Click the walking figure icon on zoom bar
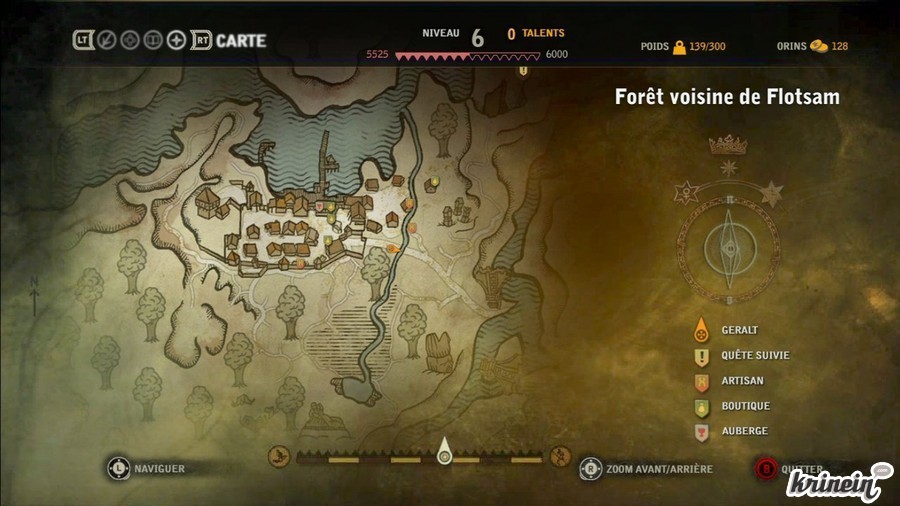 click(x=561, y=458)
